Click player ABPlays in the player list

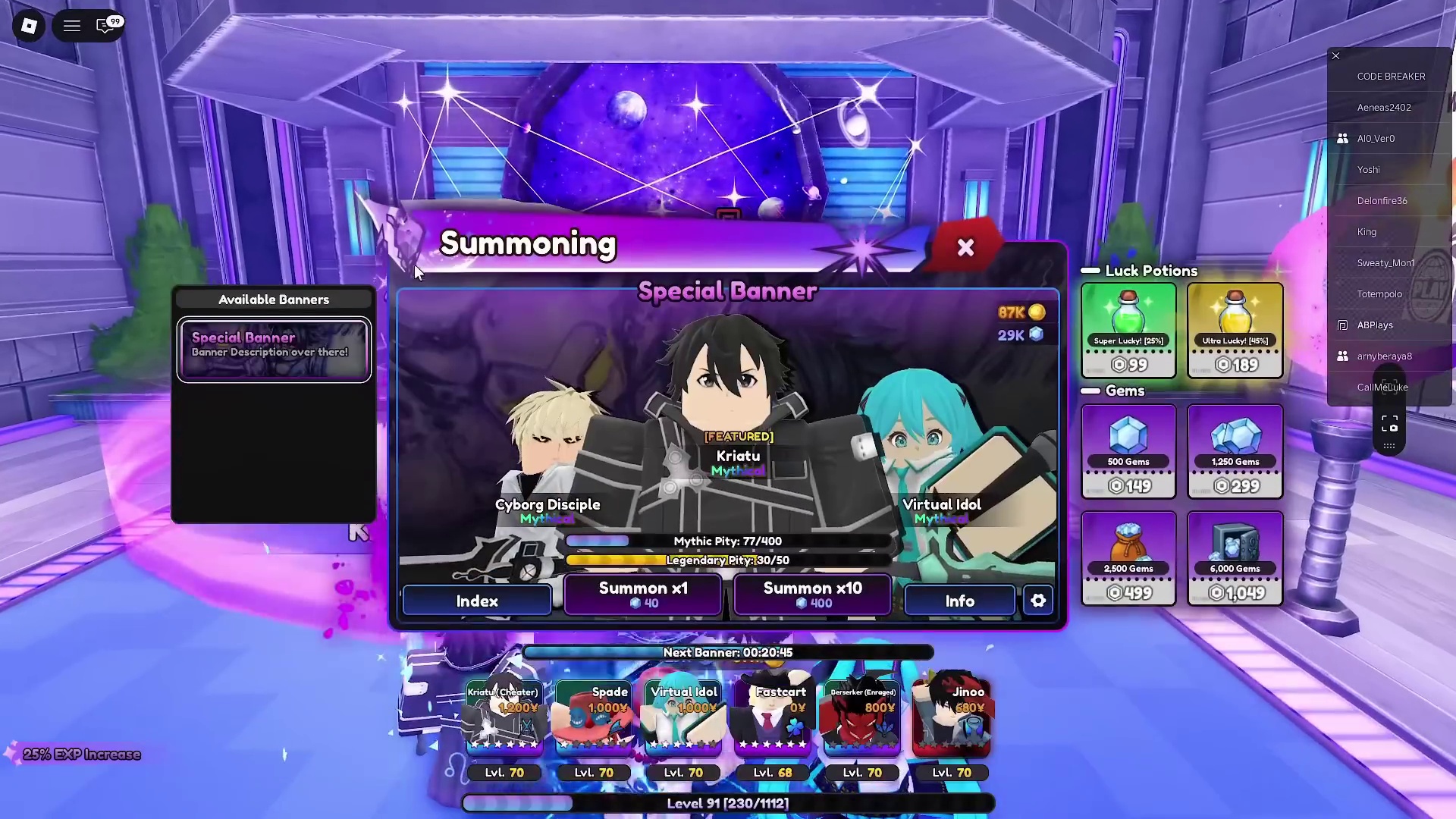click(1375, 325)
